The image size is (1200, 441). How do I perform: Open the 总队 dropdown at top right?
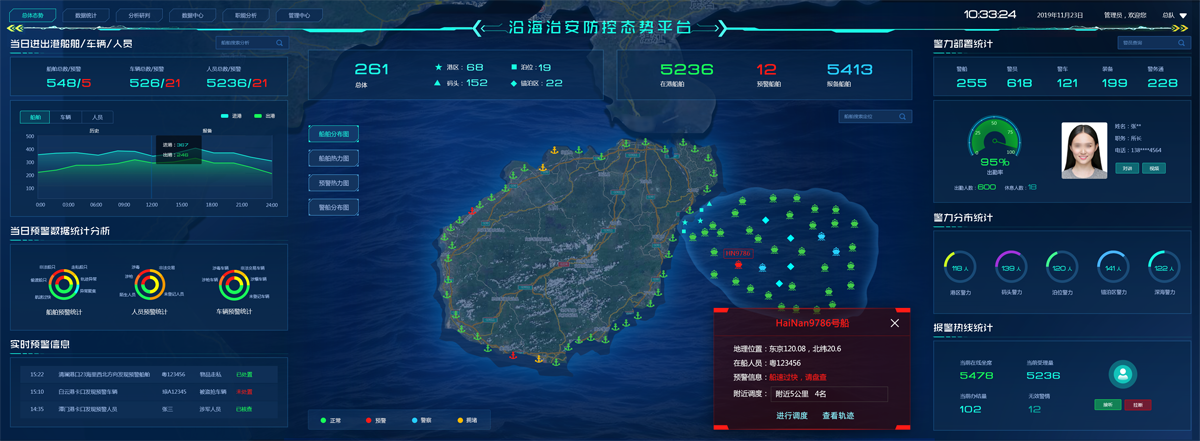point(1173,16)
